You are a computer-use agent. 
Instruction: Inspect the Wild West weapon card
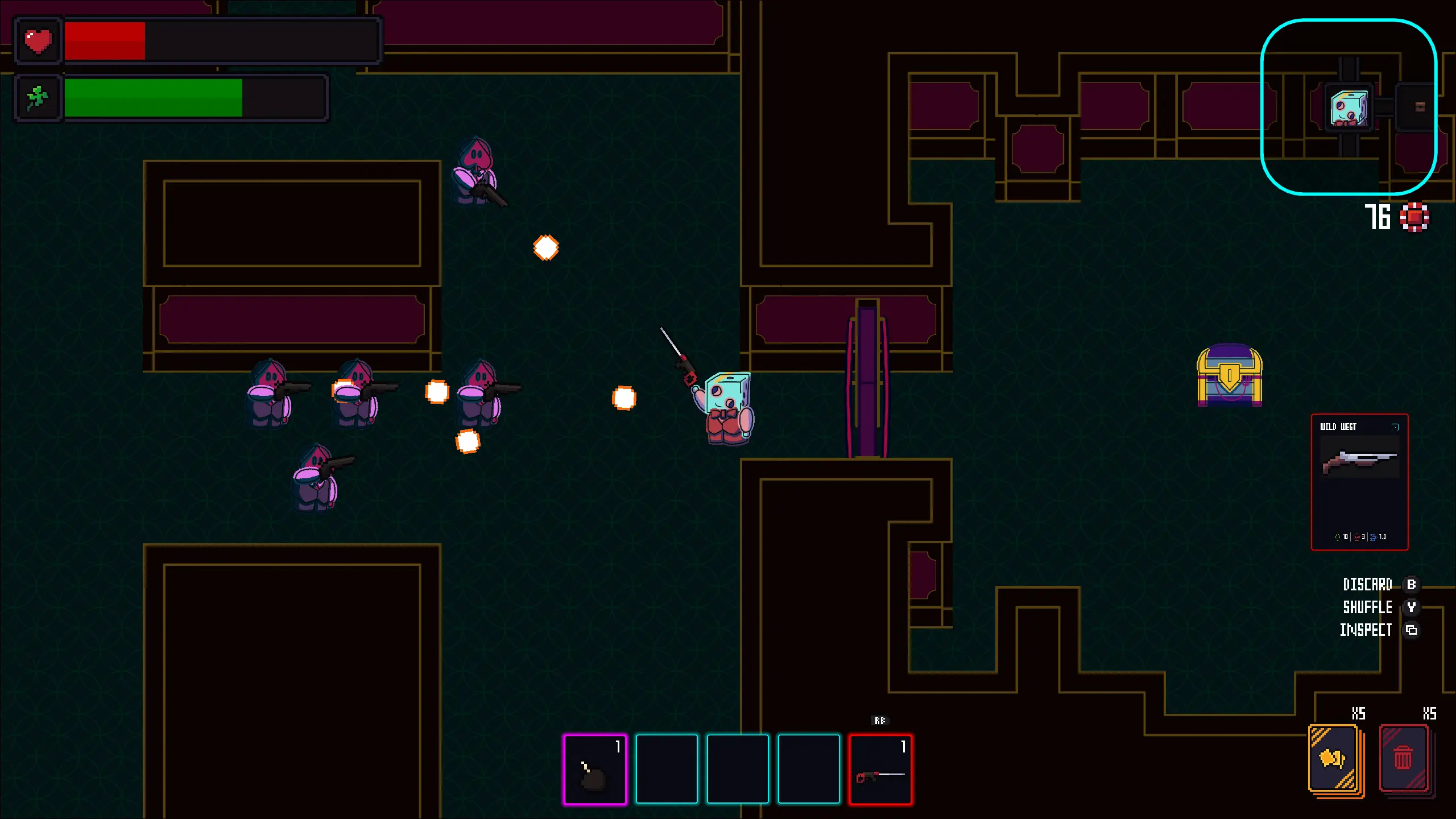tap(1359, 482)
